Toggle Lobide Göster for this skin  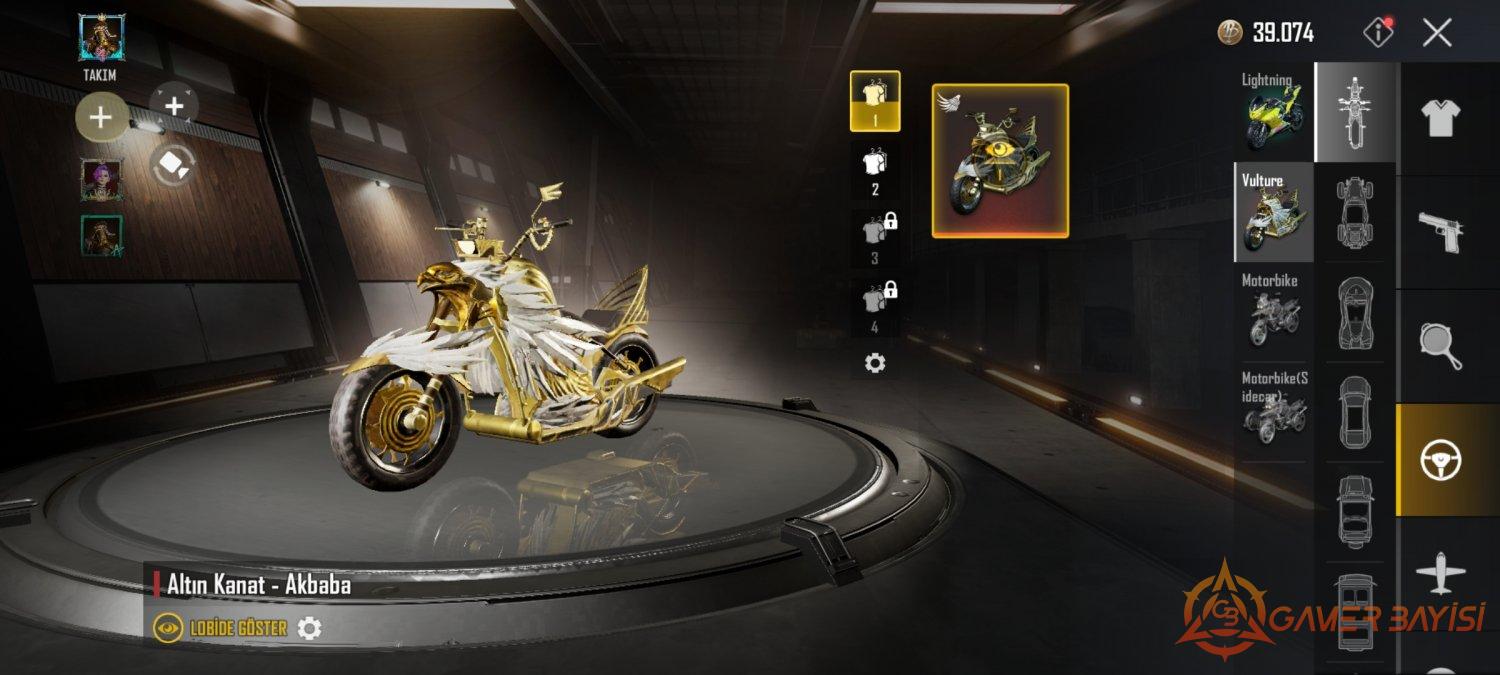[x=220, y=628]
